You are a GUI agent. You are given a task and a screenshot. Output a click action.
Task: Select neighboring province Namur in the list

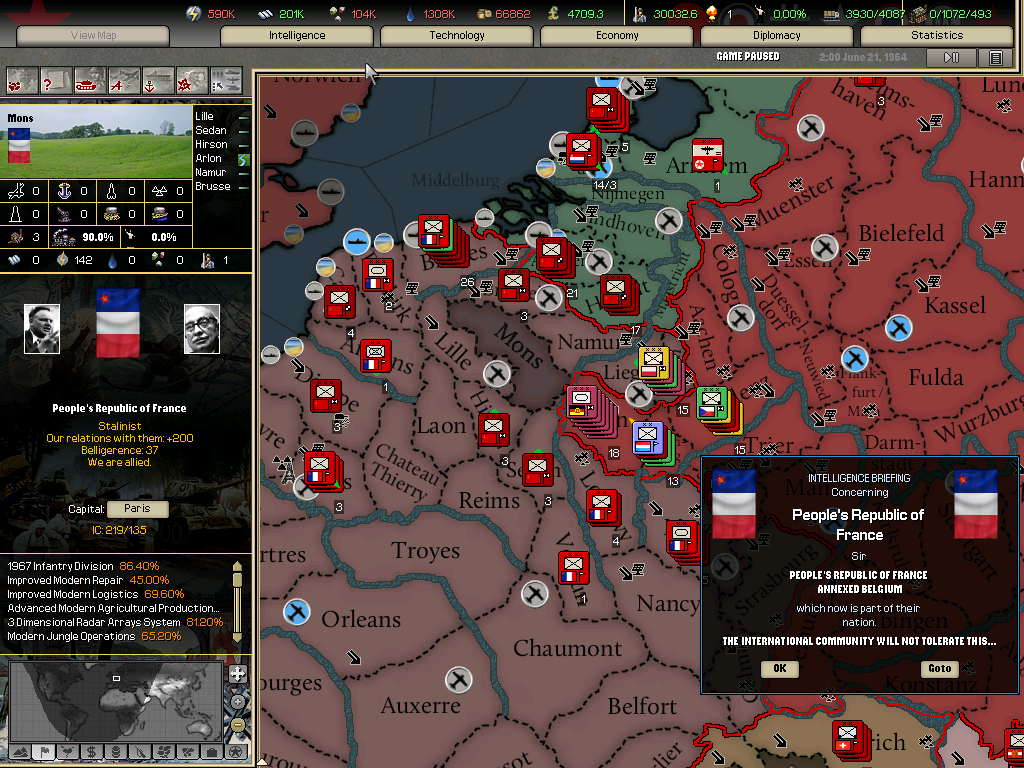[211, 173]
